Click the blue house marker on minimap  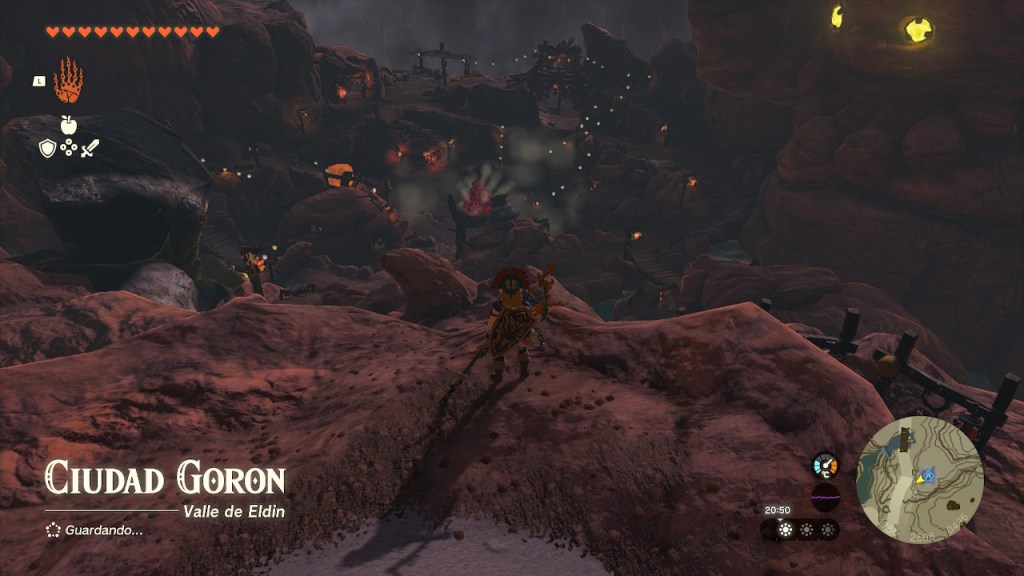[x=930, y=474]
